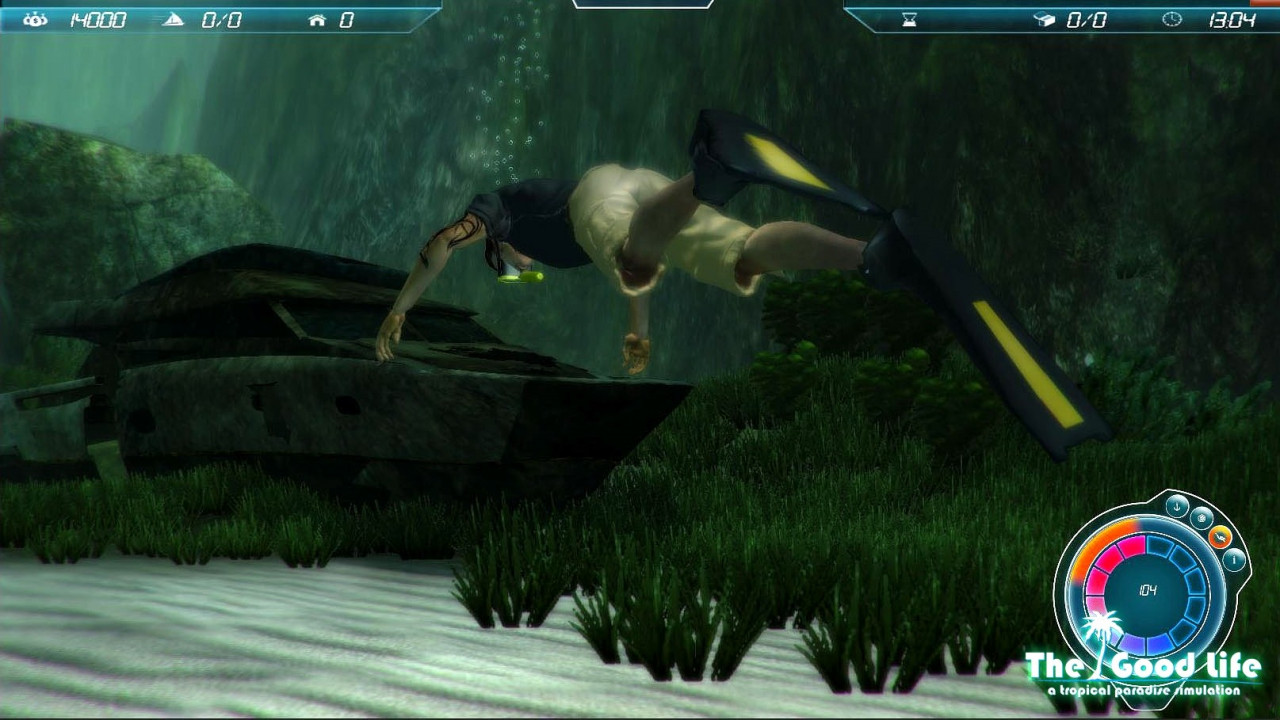Toggle the highlighted orange diver icon
This screenshot has height=720, width=1280.
(1220, 537)
